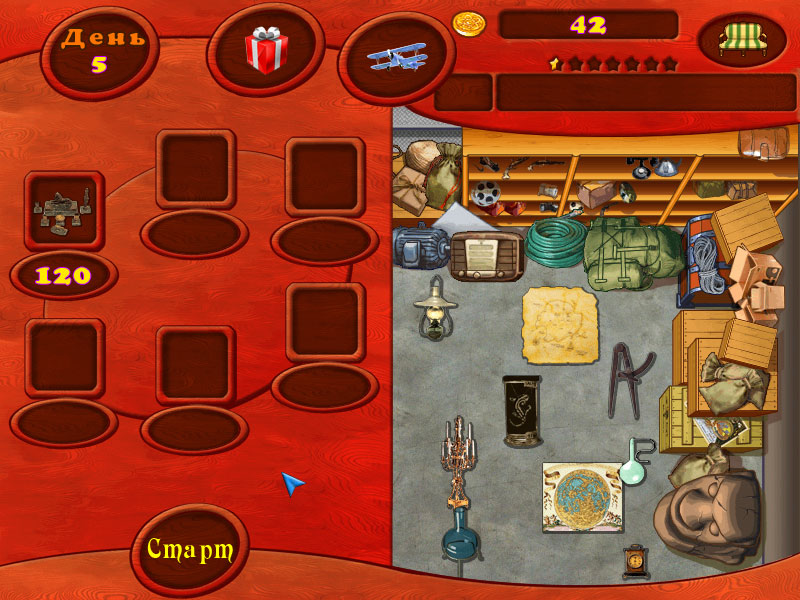Viewport: 800px width, 600px height.
Task: Select the framed blue celestial chart
Action: click(x=582, y=497)
